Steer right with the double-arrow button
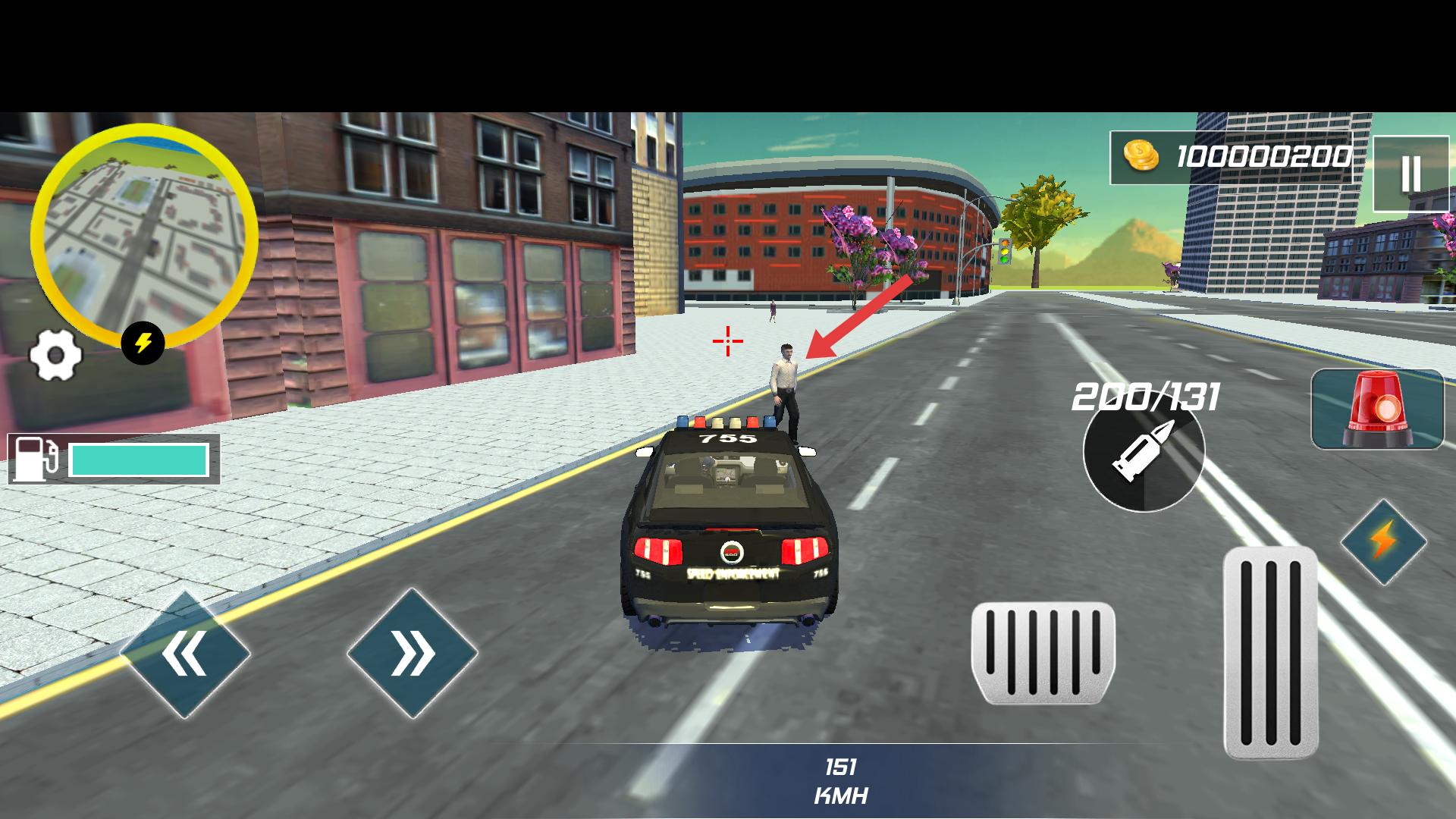Screen dimensions: 1456x819 point(413,654)
